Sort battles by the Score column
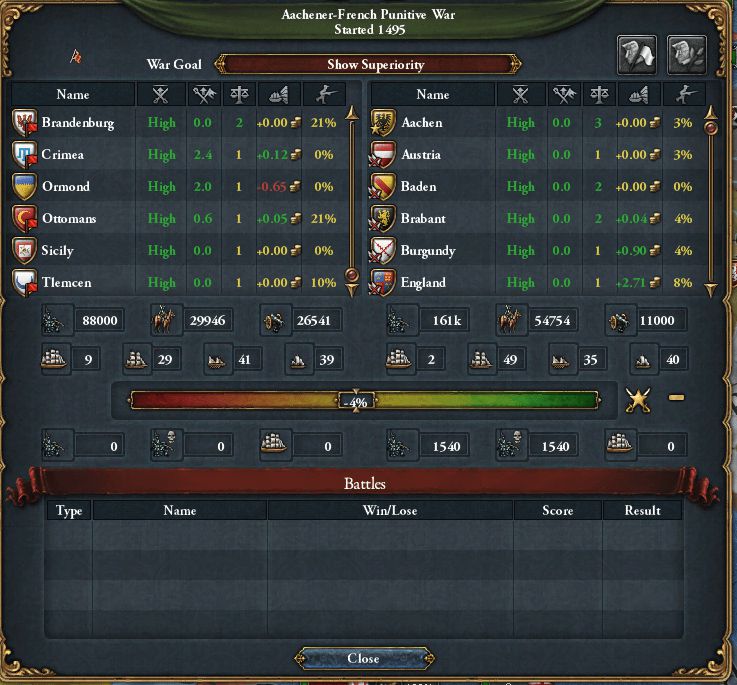This screenshot has width=737, height=685. (x=557, y=510)
